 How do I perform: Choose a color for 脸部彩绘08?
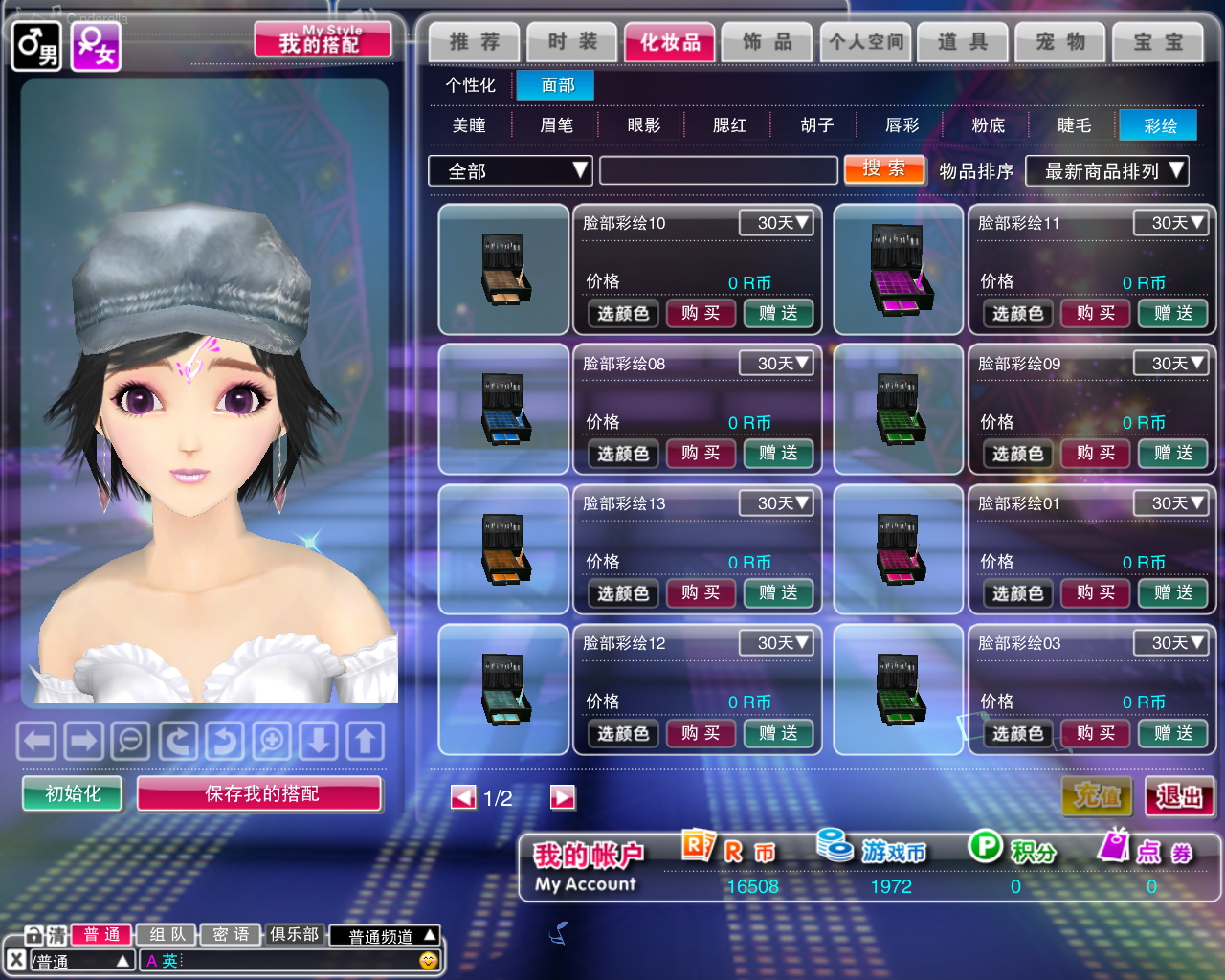pyautogui.click(x=623, y=454)
